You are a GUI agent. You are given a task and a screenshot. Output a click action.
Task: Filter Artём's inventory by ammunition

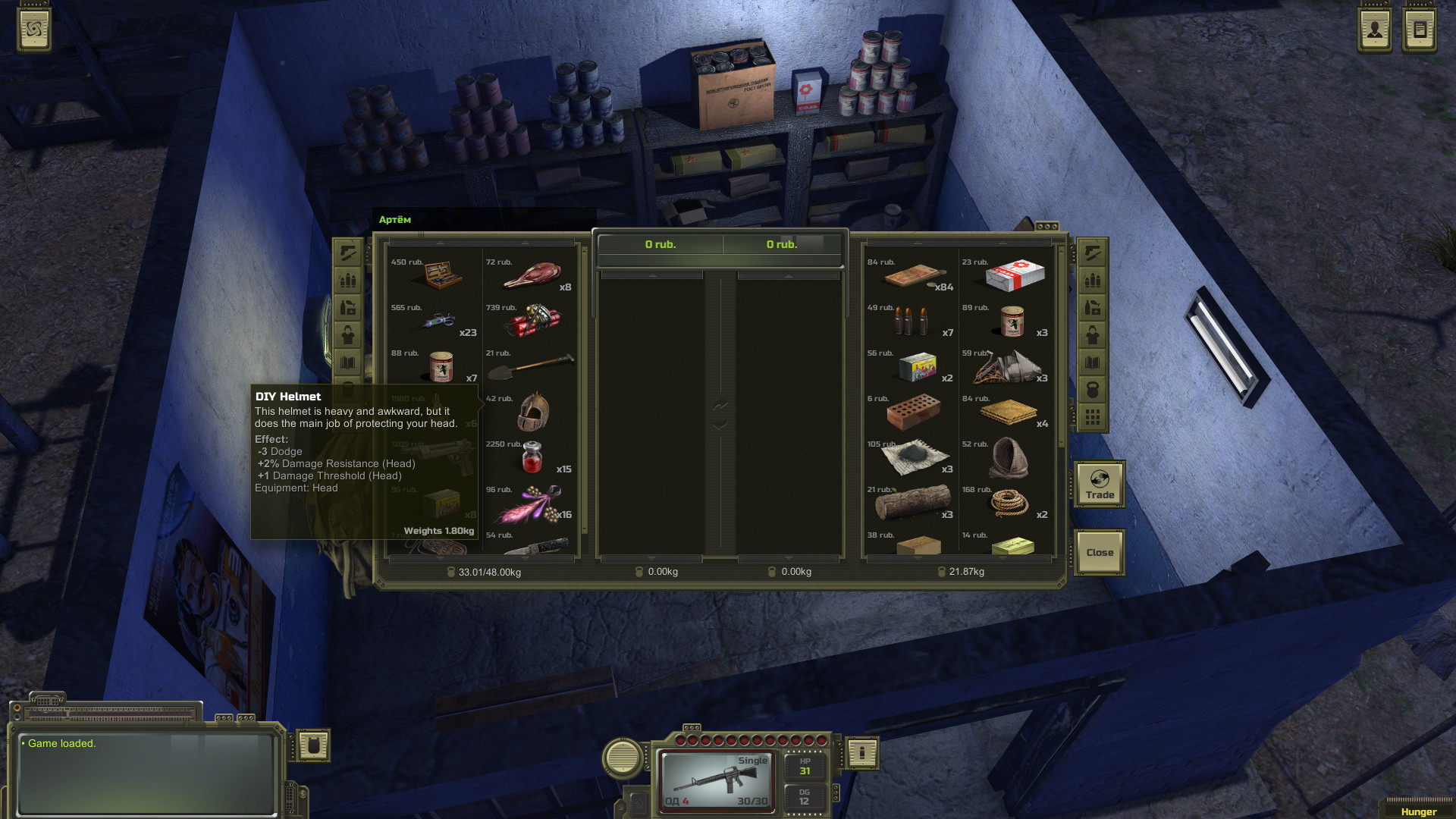click(348, 279)
